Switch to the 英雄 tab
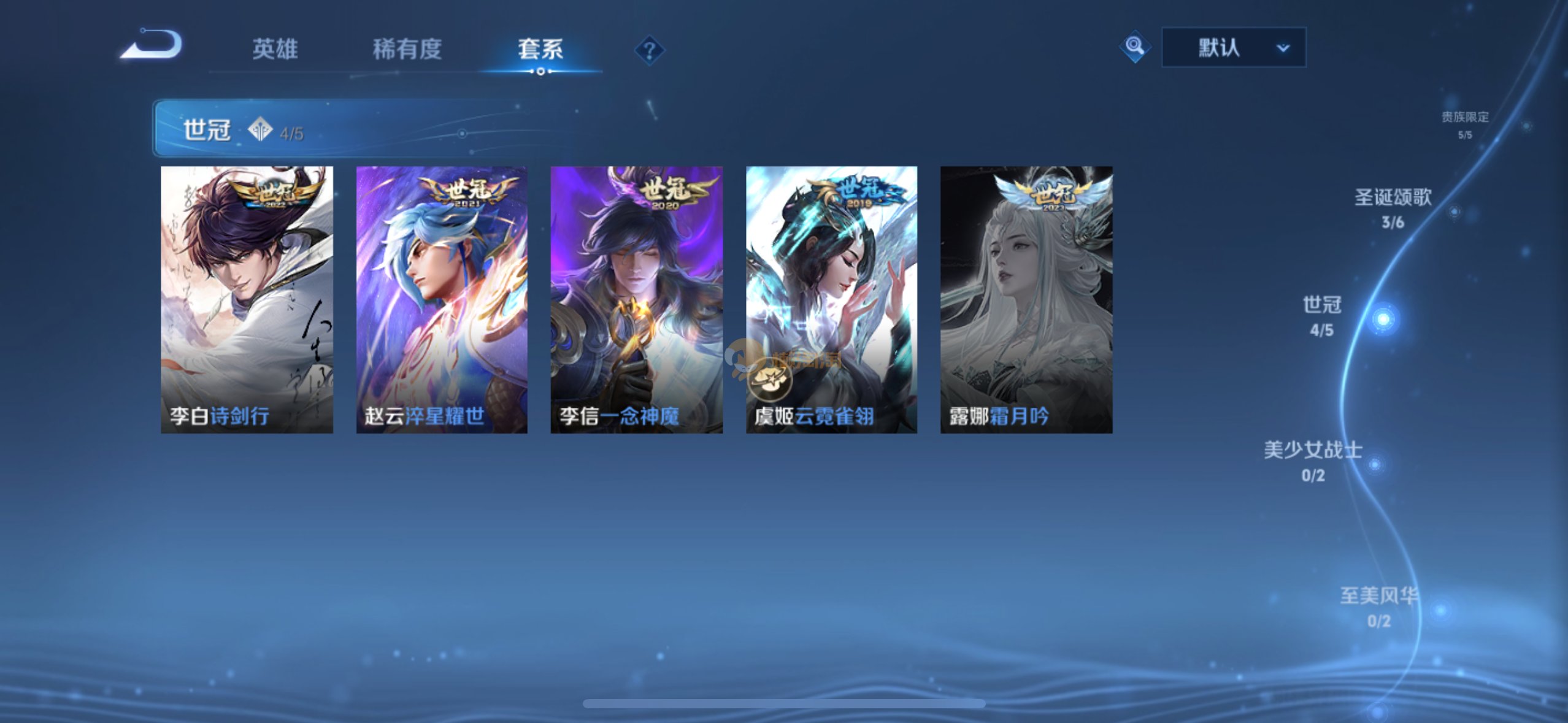The width and height of the screenshot is (1568, 723). 275,49
